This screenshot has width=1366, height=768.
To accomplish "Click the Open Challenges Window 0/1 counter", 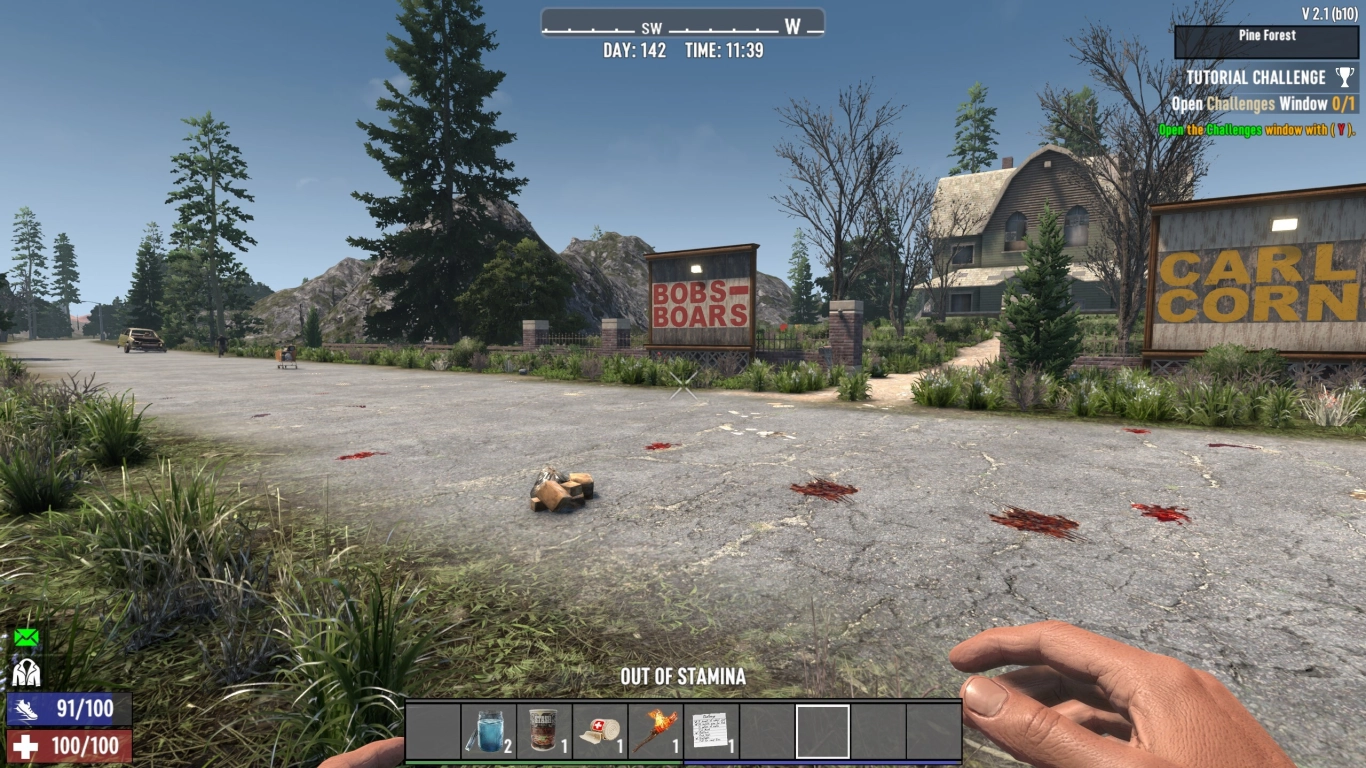I will 1342,101.
